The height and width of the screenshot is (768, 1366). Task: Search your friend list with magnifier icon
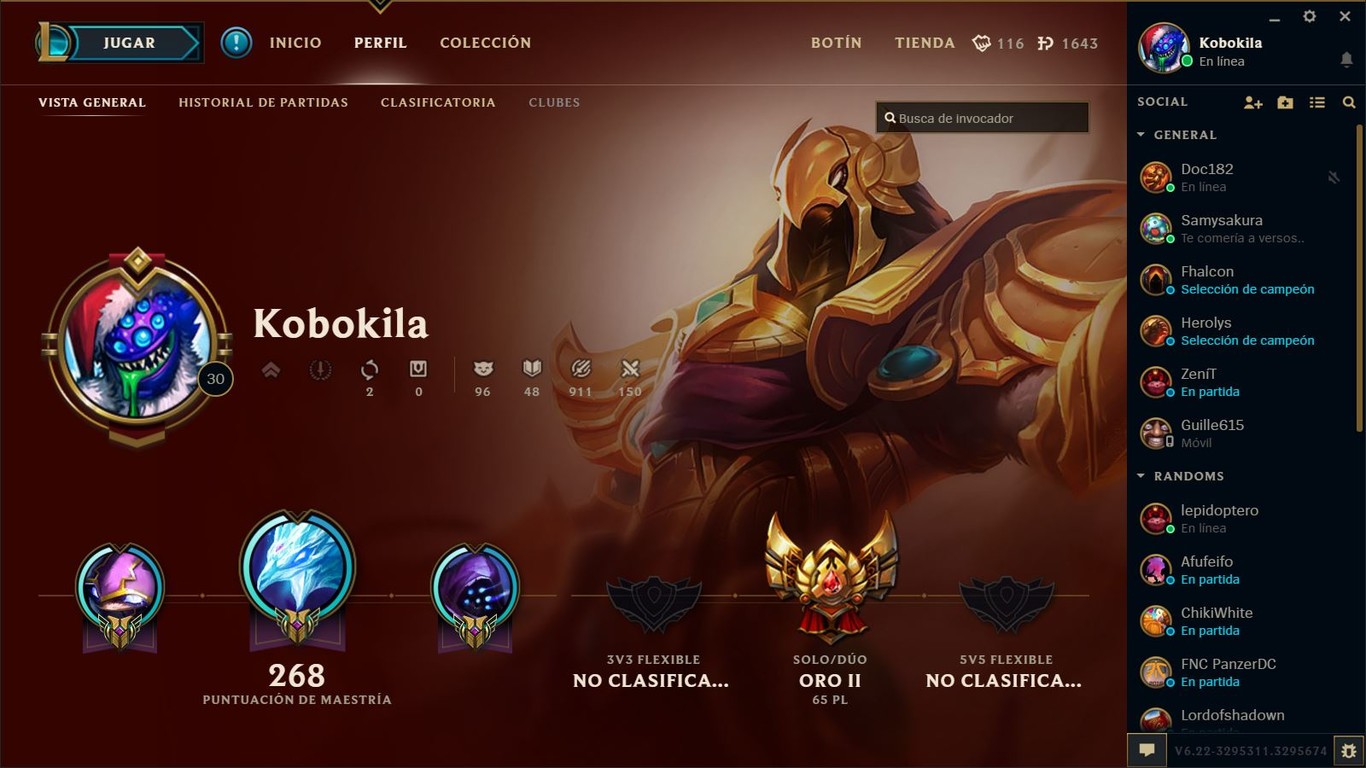click(1349, 102)
